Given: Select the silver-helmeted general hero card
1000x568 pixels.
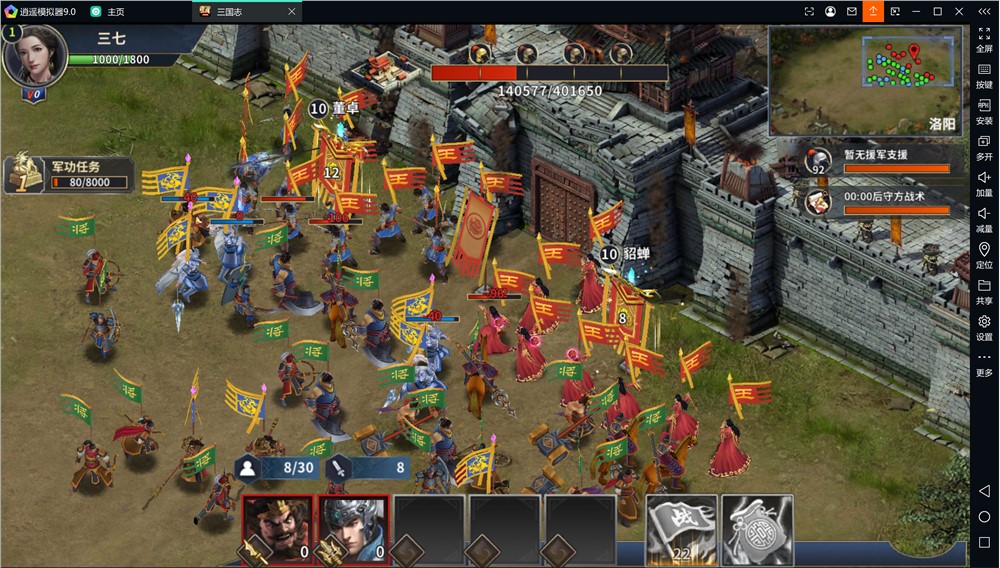Looking at the screenshot, I should tap(354, 527).
